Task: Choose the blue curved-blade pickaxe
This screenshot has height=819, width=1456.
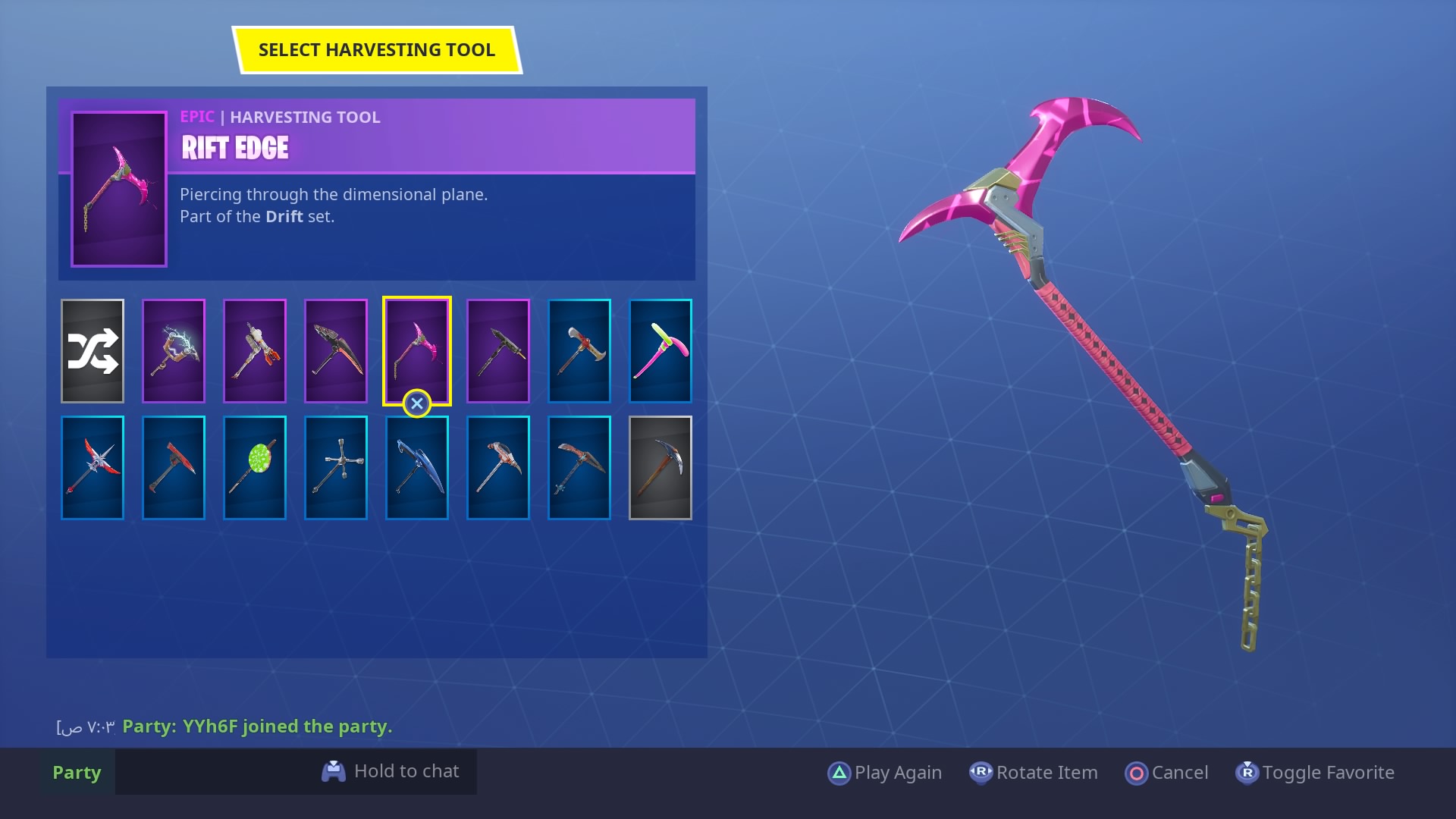Action: (x=417, y=467)
